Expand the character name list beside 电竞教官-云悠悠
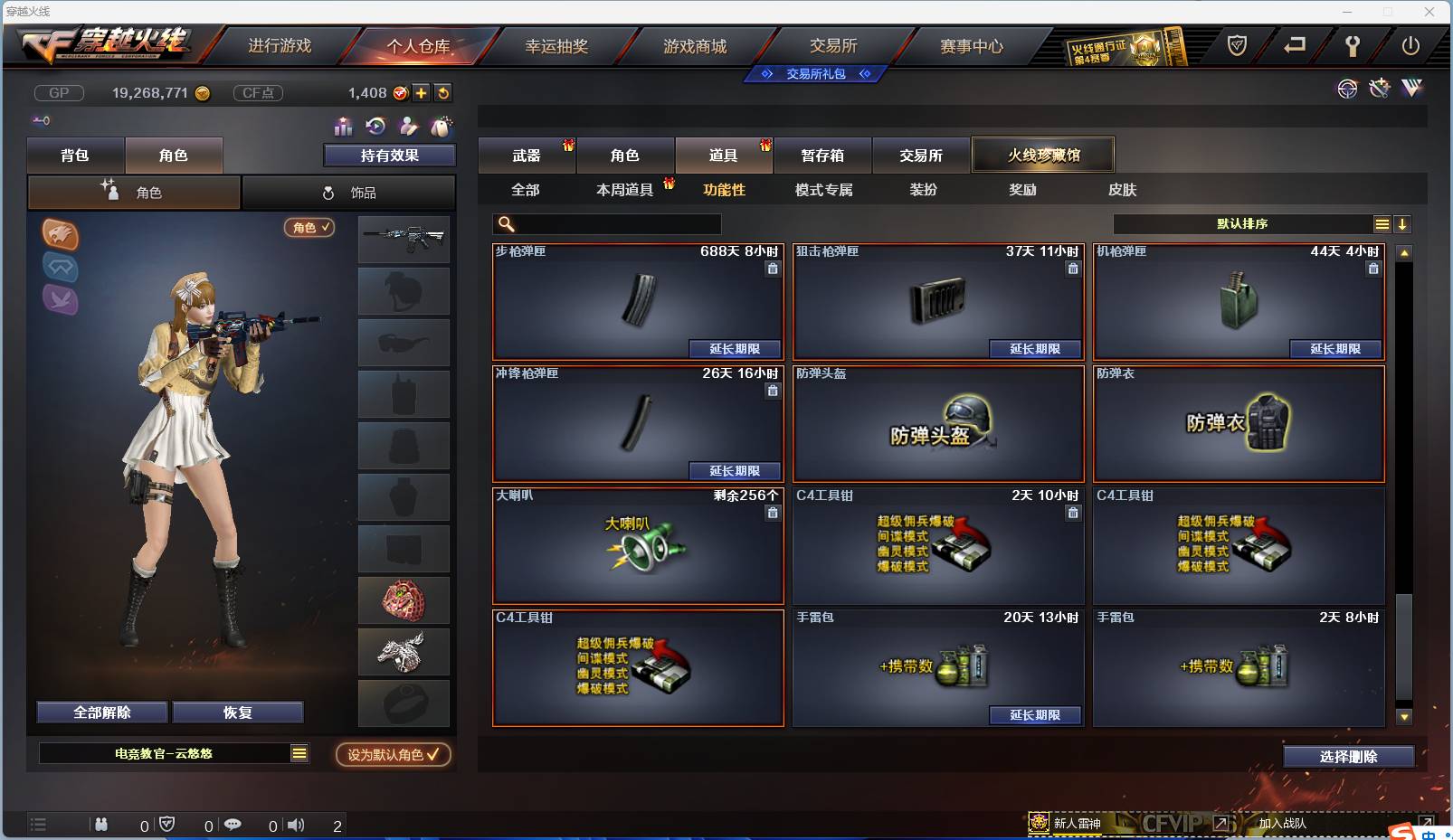Screen dimensions: 1453x840 tap(299, 752)
